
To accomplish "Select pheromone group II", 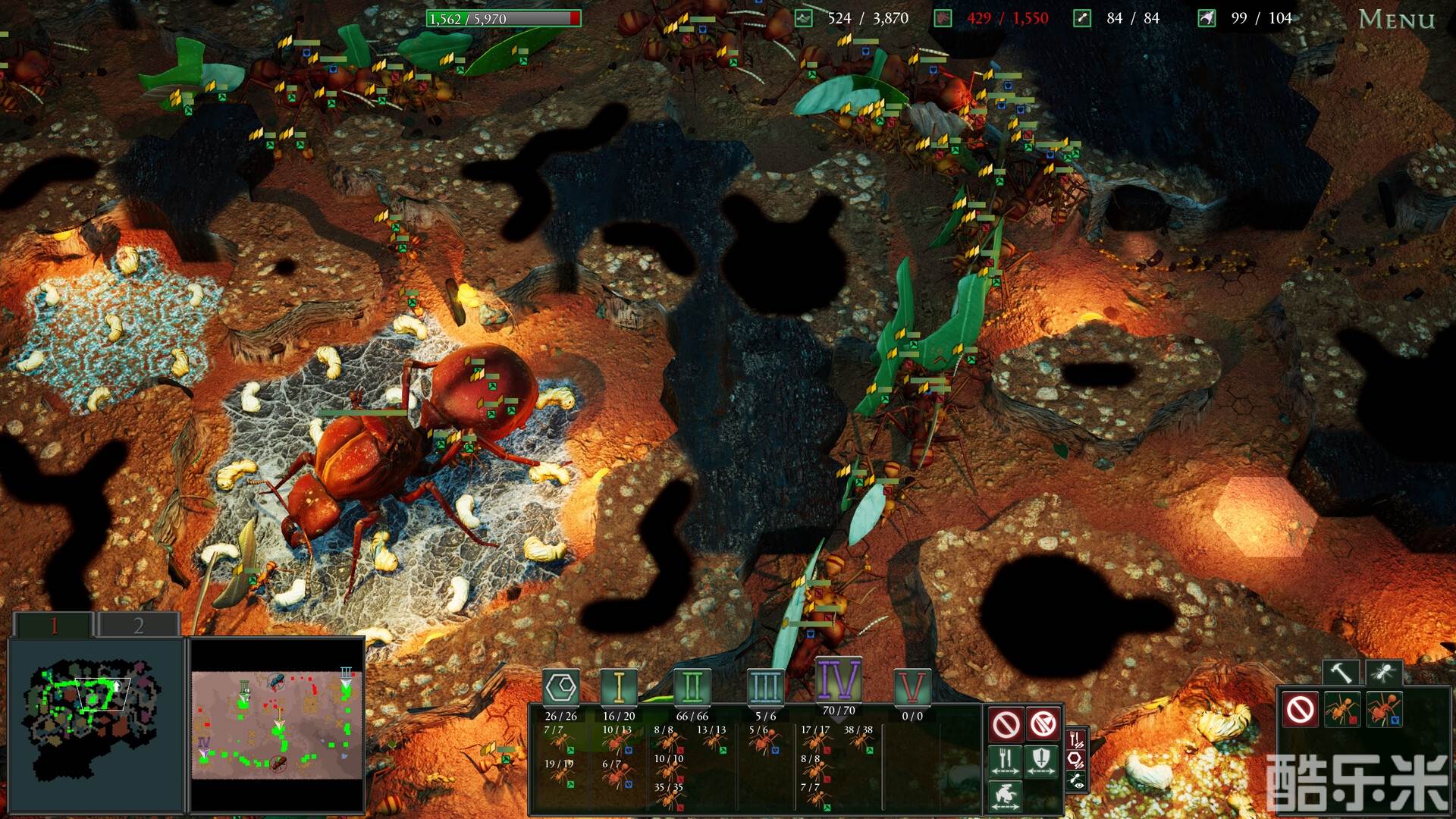I will [x=692, y=688].
